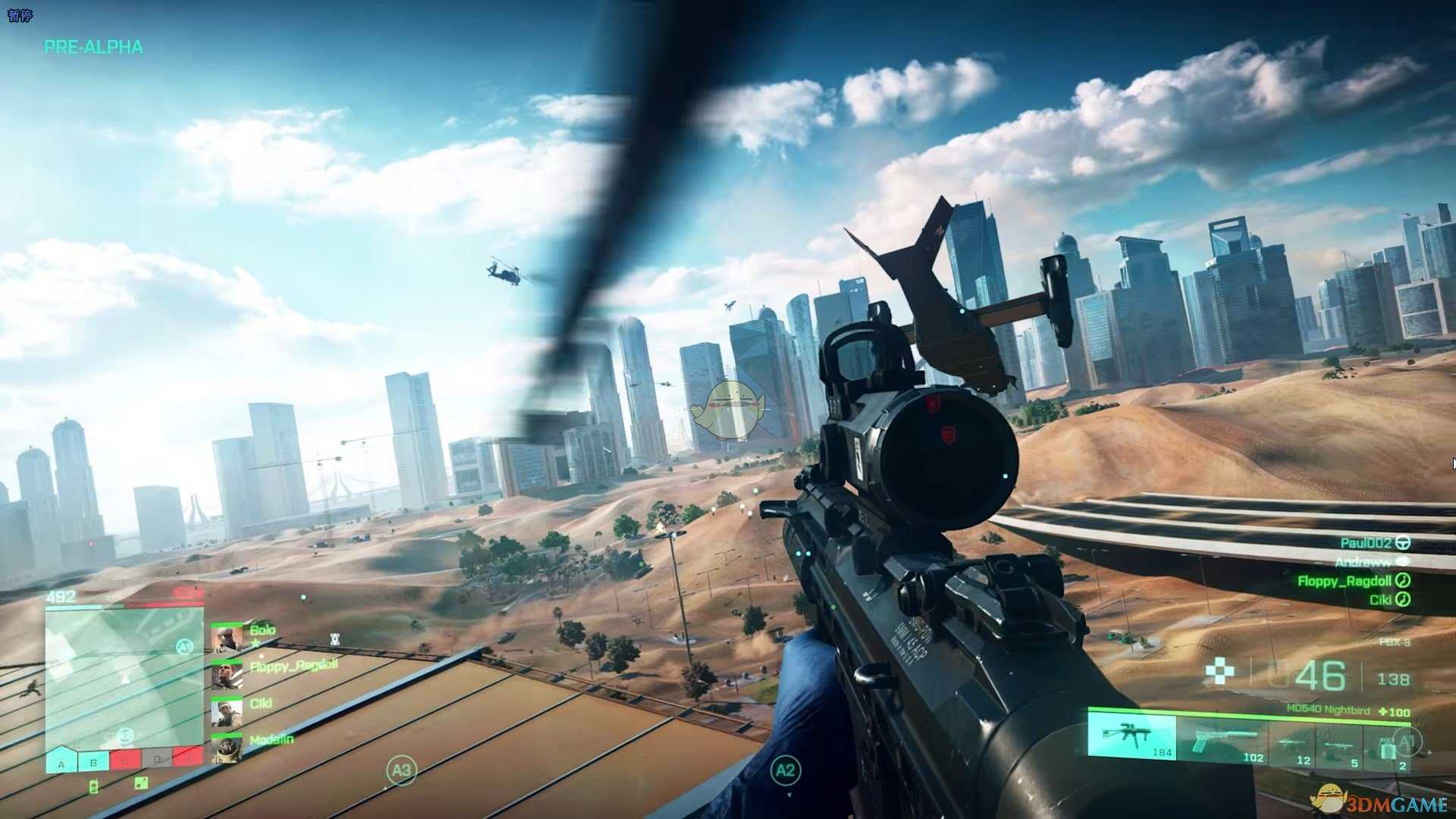Click the walkie-talkie icon under the minimap
The image size is (1456, 819).
94,786
